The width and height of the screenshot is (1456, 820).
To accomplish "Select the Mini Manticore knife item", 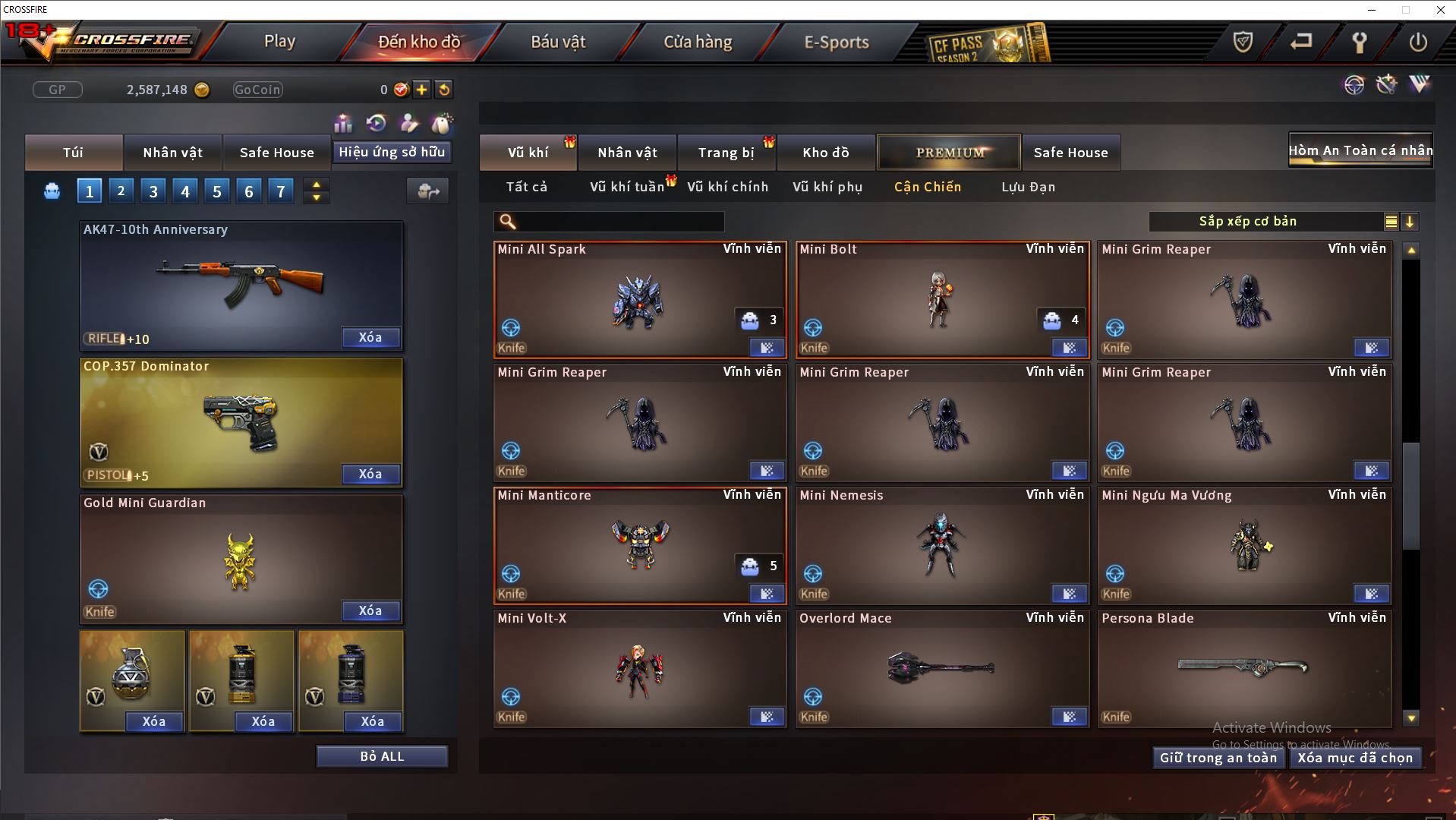I will 639,545.
